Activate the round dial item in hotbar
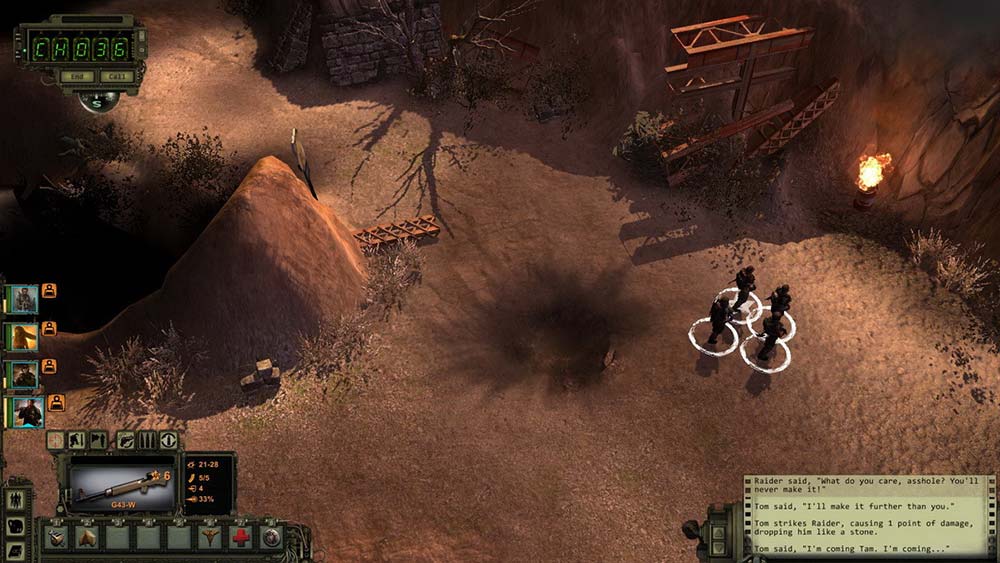The height and width of the screenshot is (563, 1000). (x=270, y=537)
